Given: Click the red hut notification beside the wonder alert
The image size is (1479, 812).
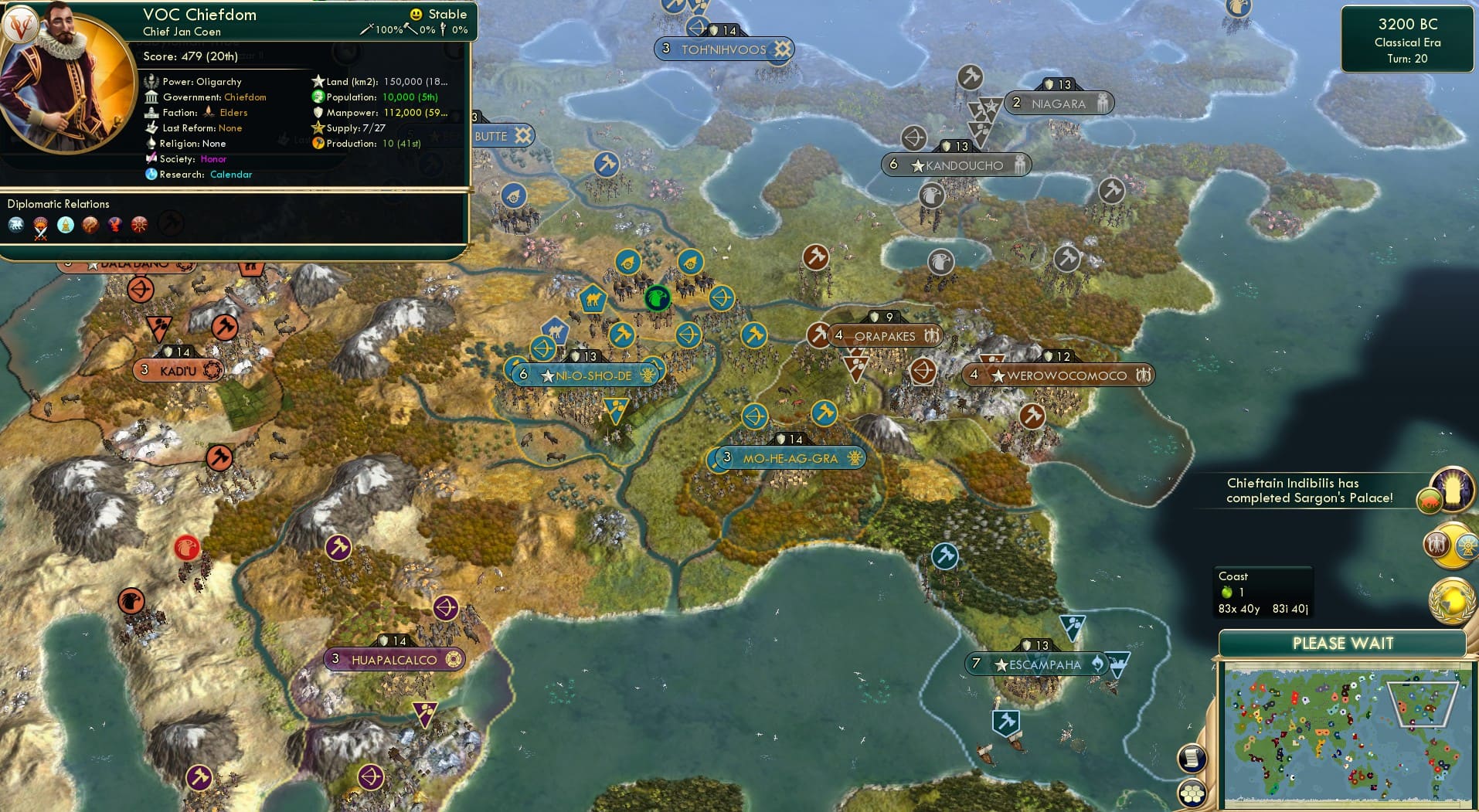Looking at the screenshot, I should [x=1429, y=501].
